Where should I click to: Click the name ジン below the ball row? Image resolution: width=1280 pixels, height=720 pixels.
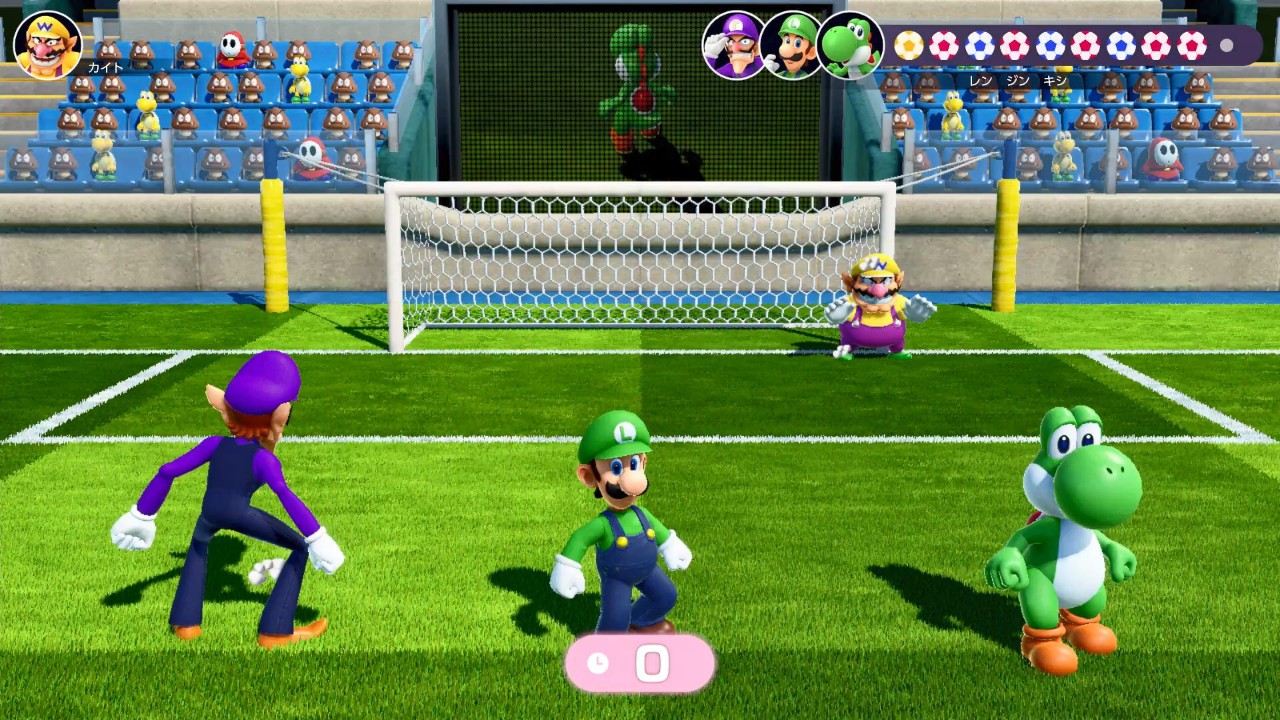click(x=1016, y=79)
